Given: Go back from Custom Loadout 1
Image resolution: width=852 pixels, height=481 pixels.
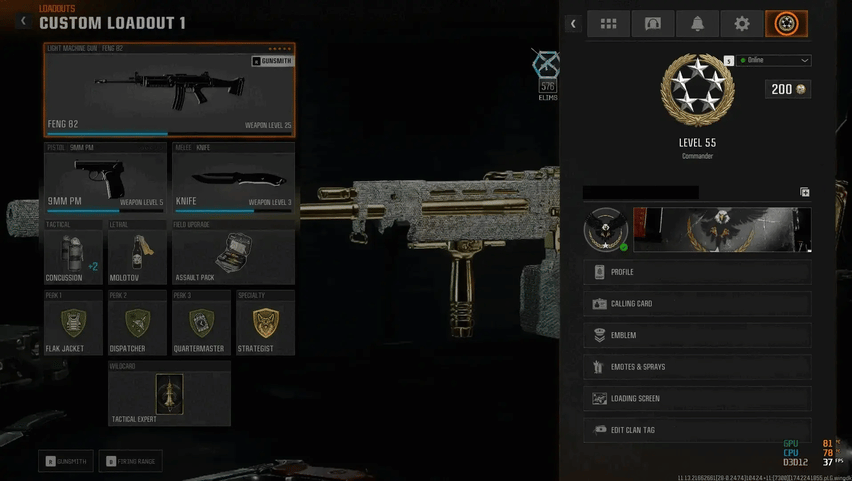Looking at the screenshot, I should click(x=24, y=21).
